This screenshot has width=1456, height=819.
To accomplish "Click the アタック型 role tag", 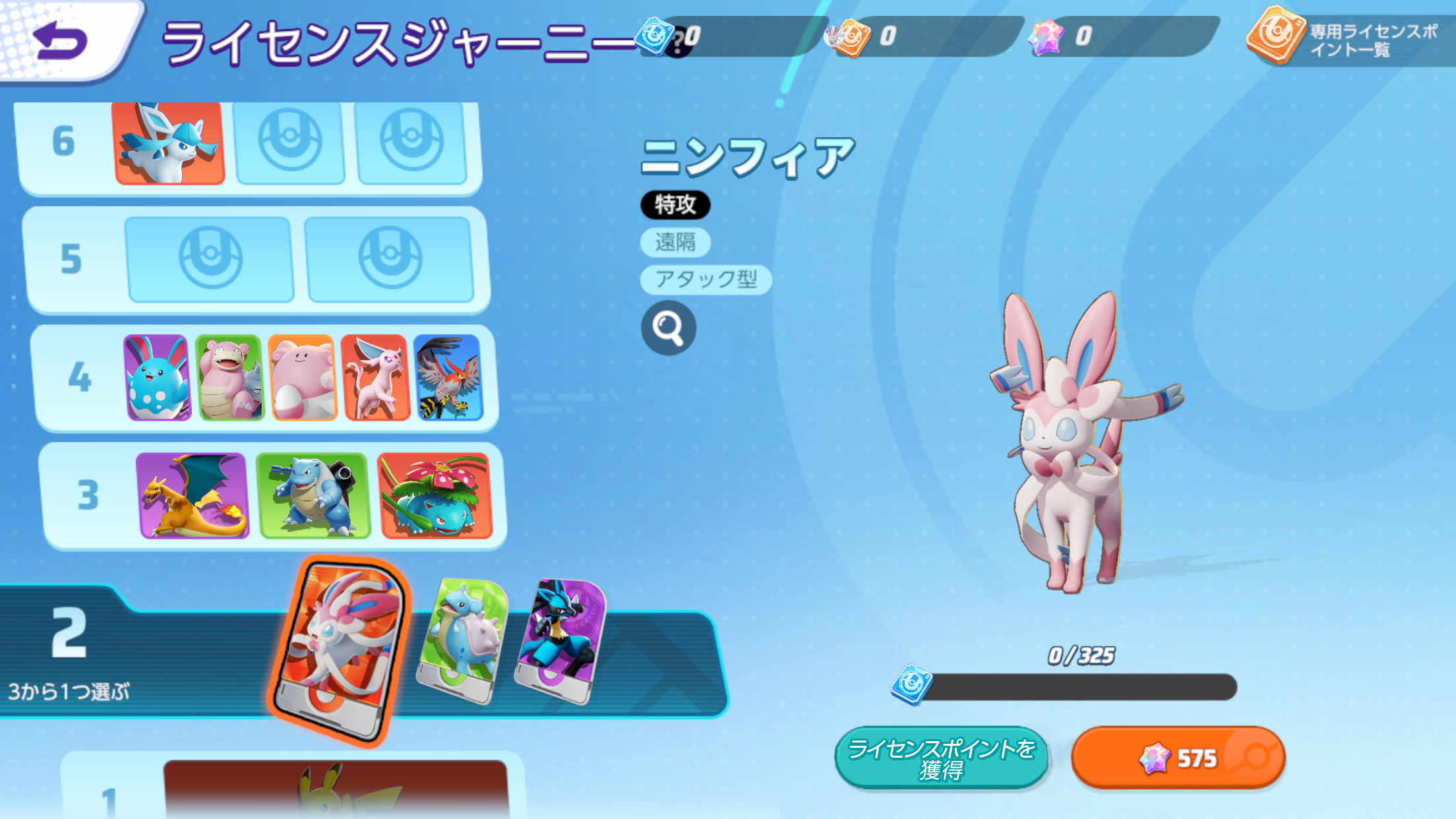I will [704, 280].
